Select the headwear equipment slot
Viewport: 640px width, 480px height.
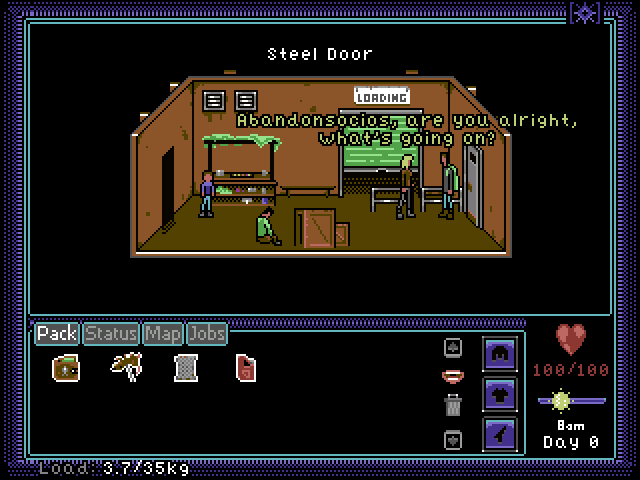(499, 354)
